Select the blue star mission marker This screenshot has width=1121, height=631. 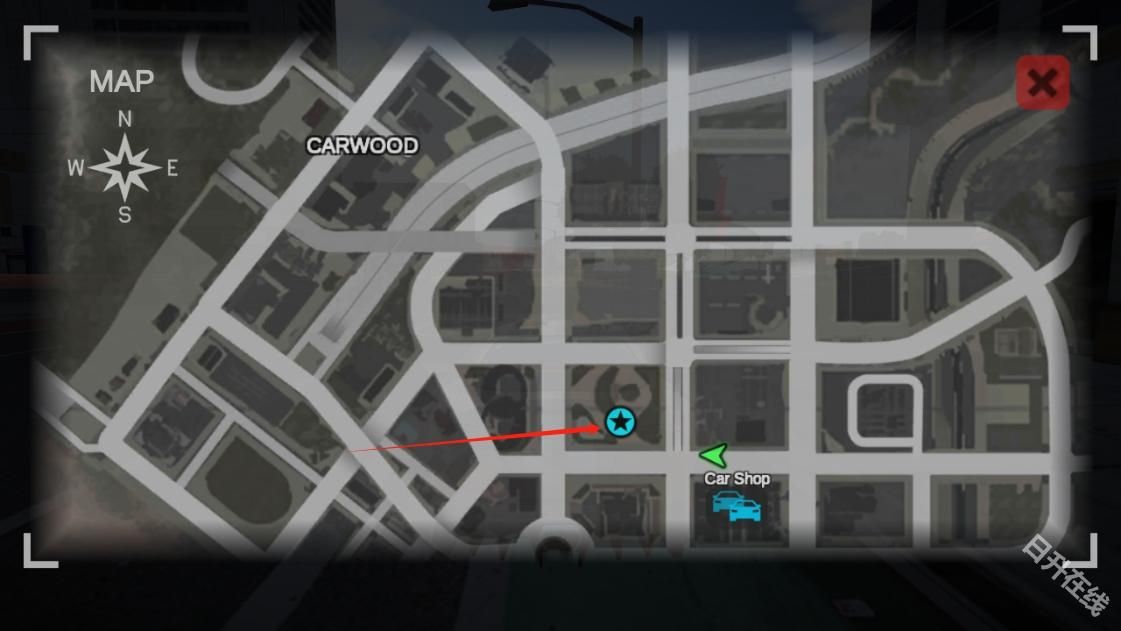621,422
